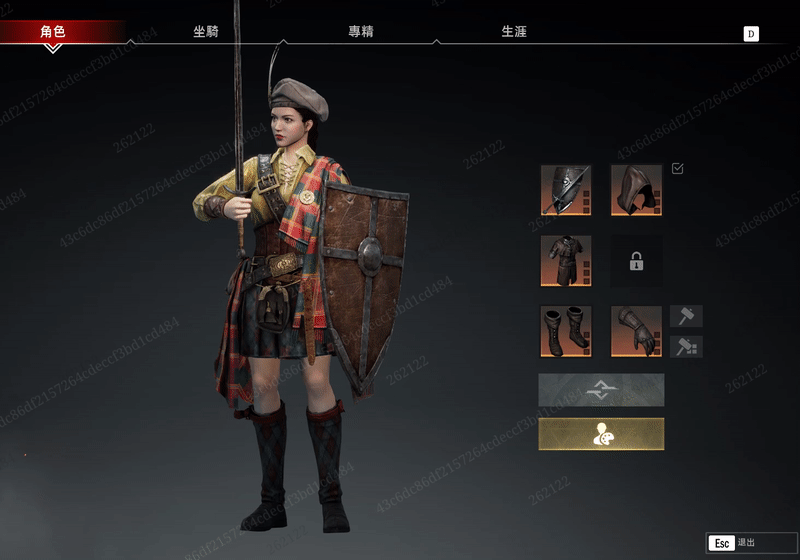Click the hammer with squares button
Screen dimensions: 800x560
(x=686, y=347)
